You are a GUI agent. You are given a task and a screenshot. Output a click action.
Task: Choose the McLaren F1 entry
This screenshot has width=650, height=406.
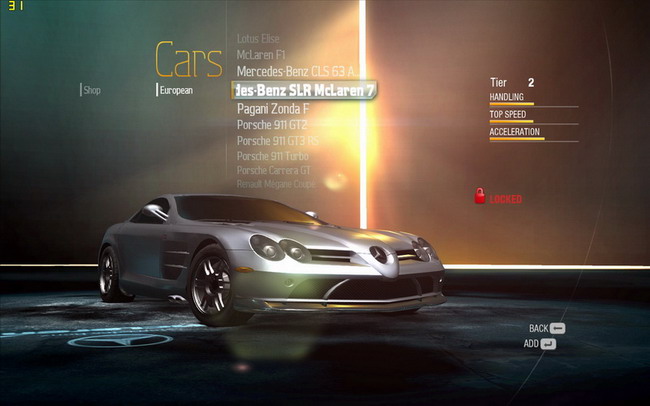(x=261, y=54)
